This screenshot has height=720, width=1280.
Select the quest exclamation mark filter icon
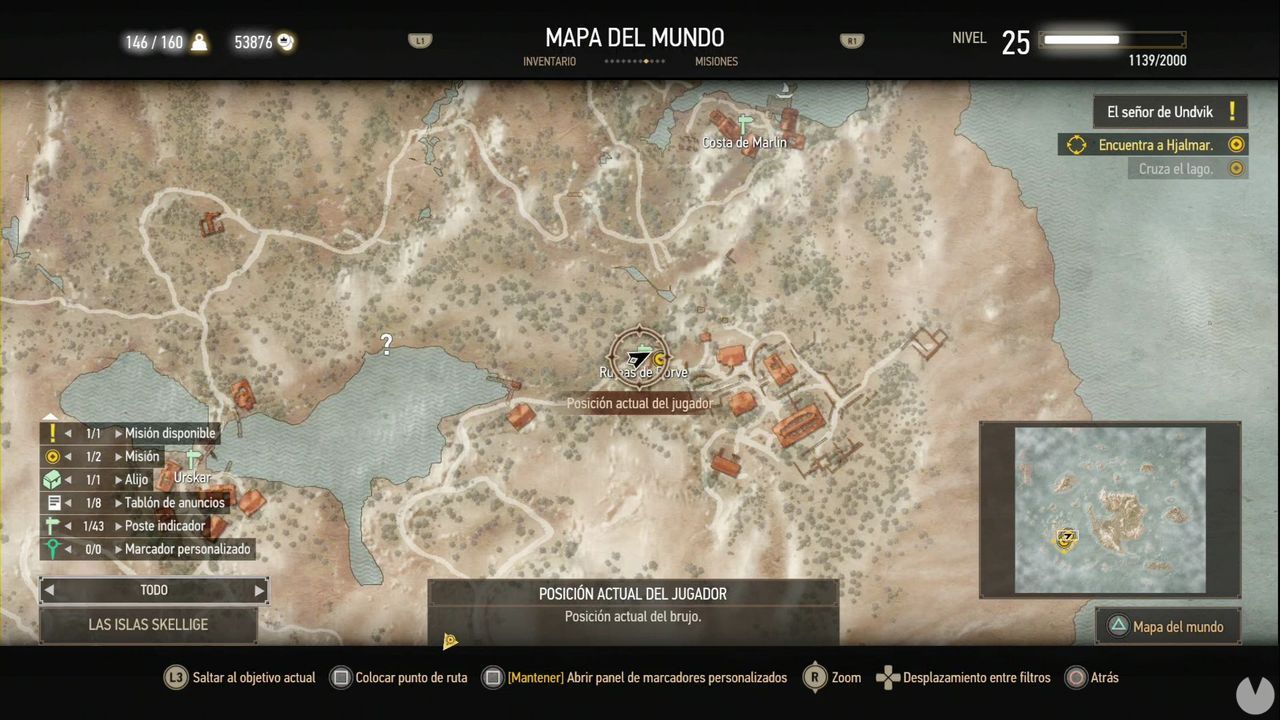[x=51, y=433]
